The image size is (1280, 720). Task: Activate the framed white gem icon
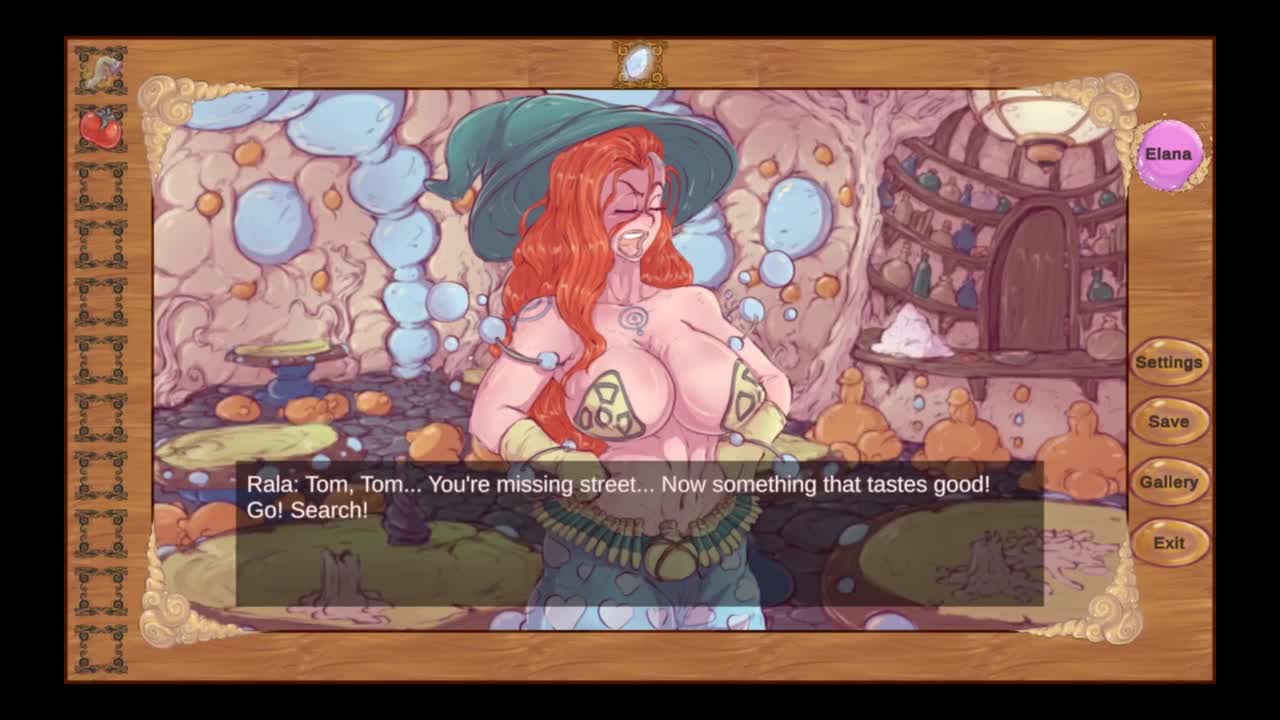(639, 63)
